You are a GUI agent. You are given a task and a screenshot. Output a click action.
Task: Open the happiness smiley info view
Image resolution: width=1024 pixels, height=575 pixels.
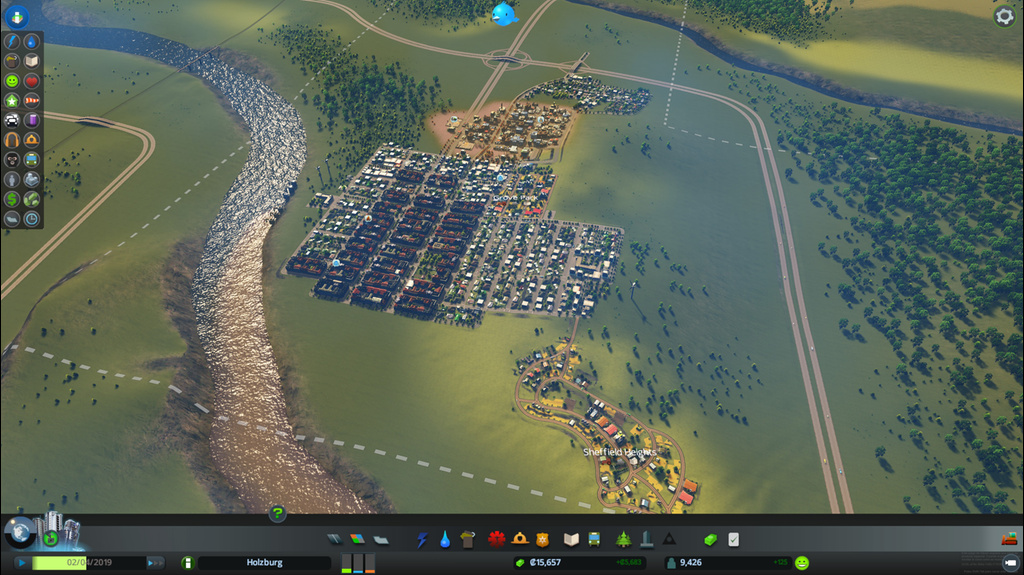point(12,81)
